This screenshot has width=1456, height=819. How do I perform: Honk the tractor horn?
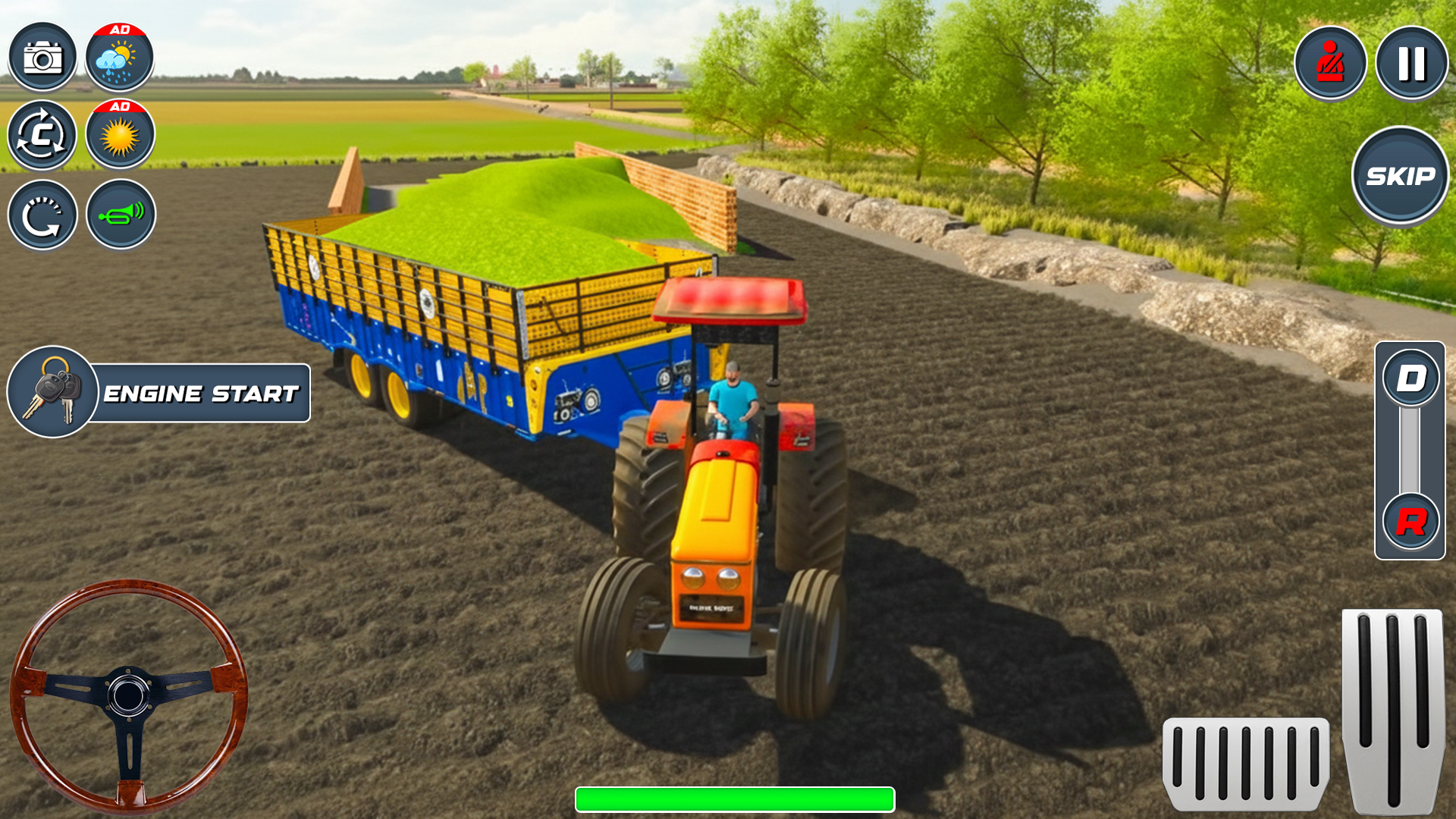(121, 215)
